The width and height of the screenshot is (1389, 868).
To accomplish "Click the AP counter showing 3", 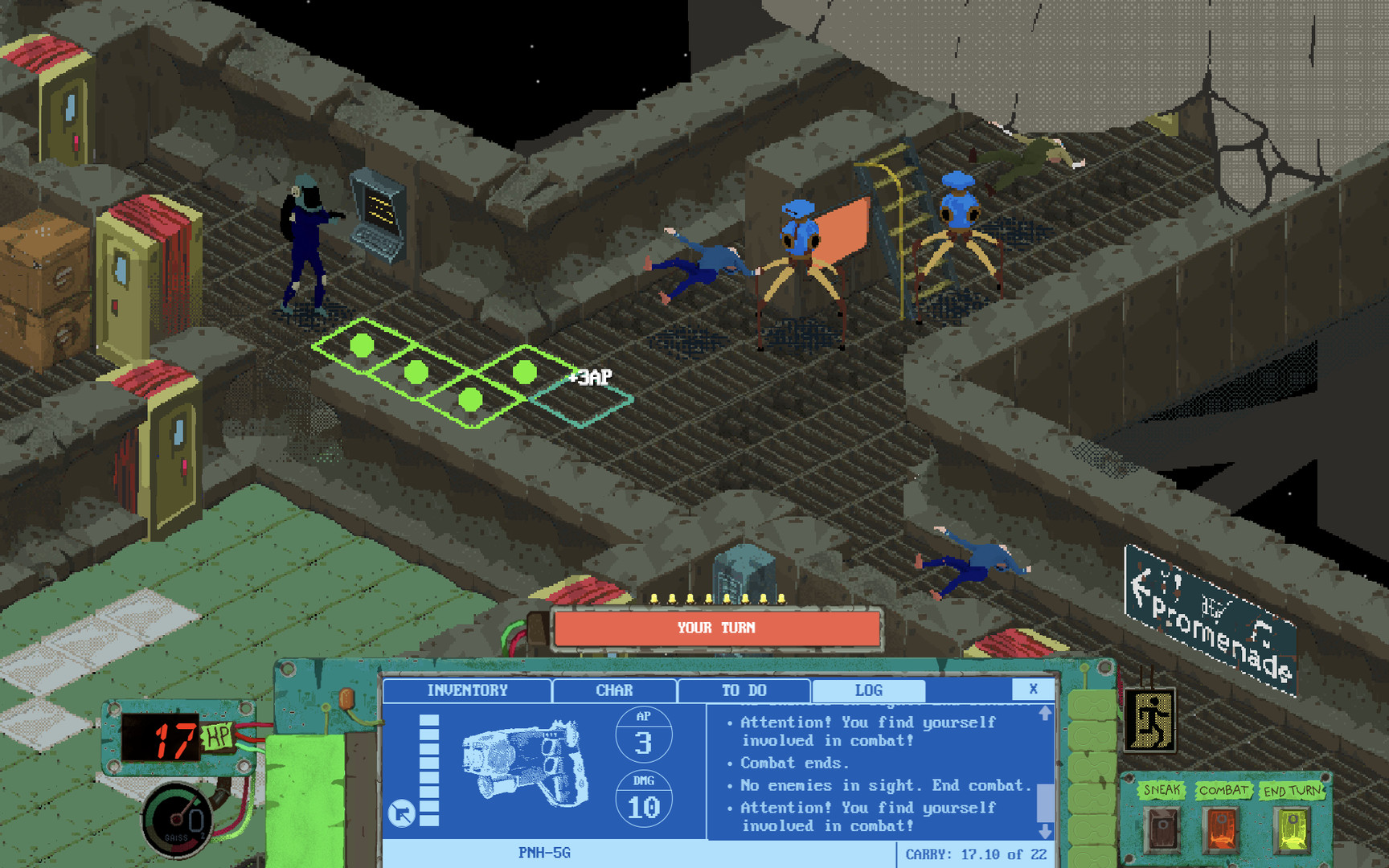I will pyautogui.click(x=644, y=735).
